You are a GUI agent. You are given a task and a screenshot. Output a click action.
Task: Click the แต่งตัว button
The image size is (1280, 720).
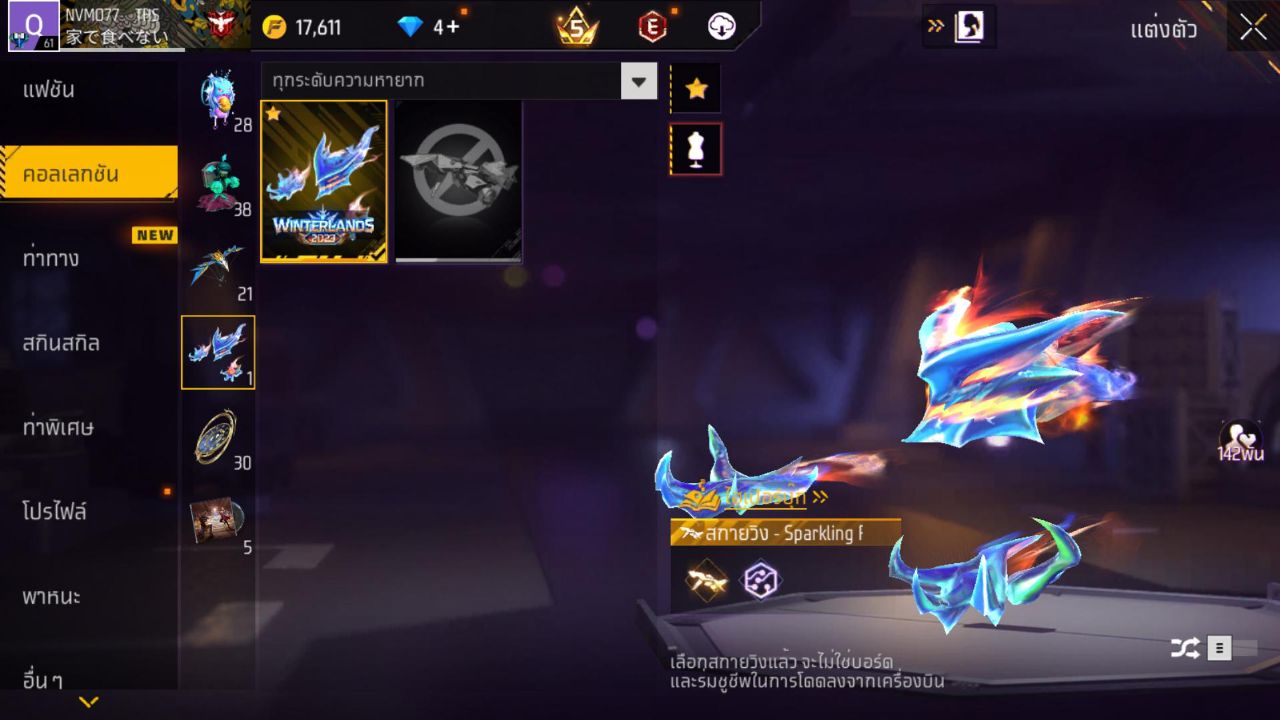pyautogui.click(x=1163, y=29)
